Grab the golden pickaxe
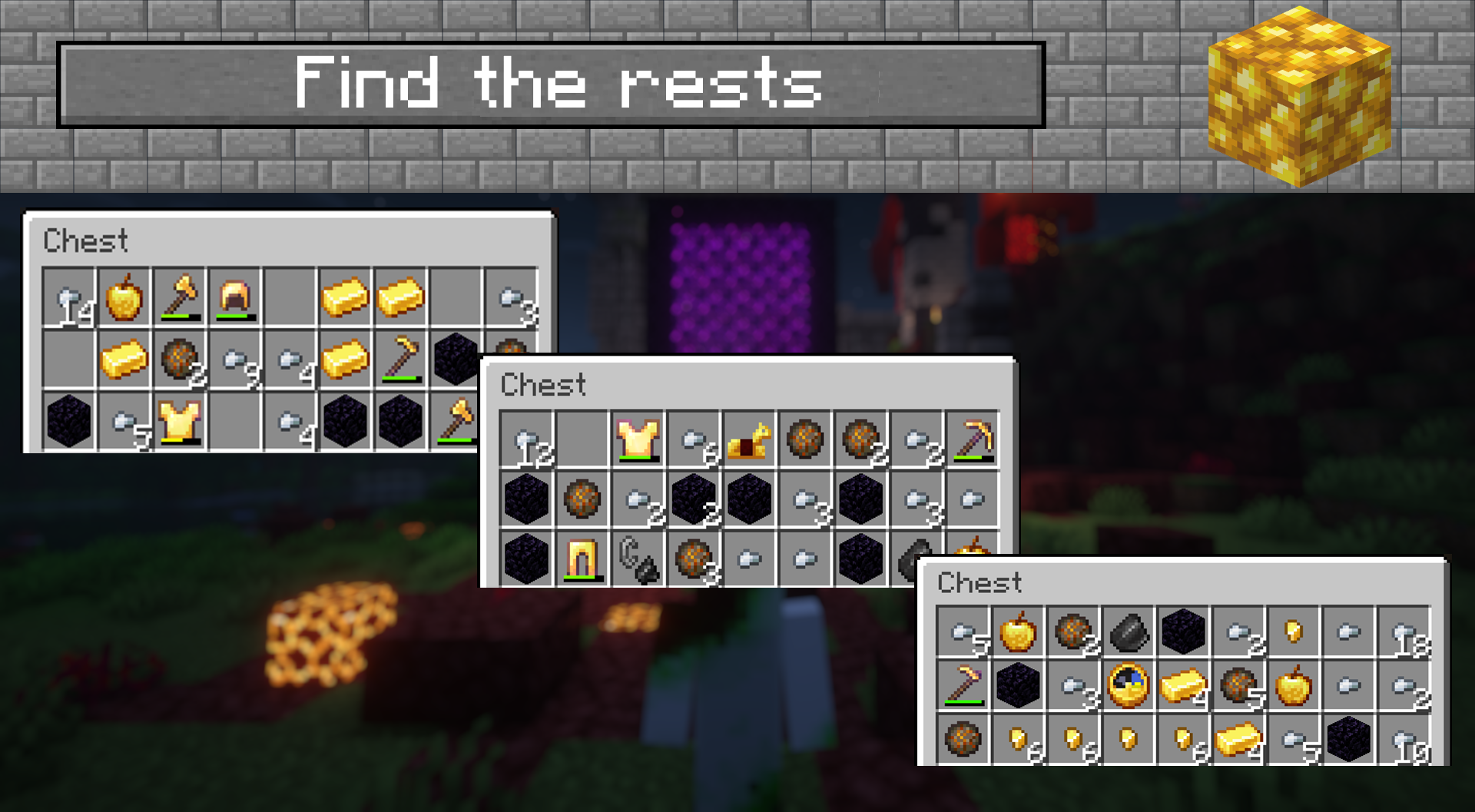This screenshot has width=1475, height=812. pyautogui.click(x=972, y=440)
